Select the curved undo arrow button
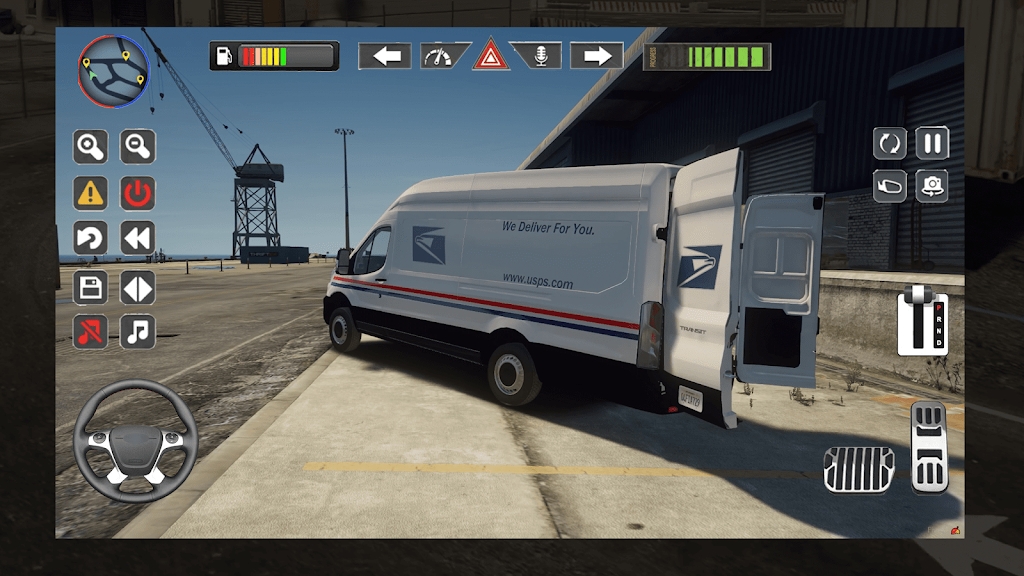The height and width of the screenshot is (576, 1024). (90, 239)
